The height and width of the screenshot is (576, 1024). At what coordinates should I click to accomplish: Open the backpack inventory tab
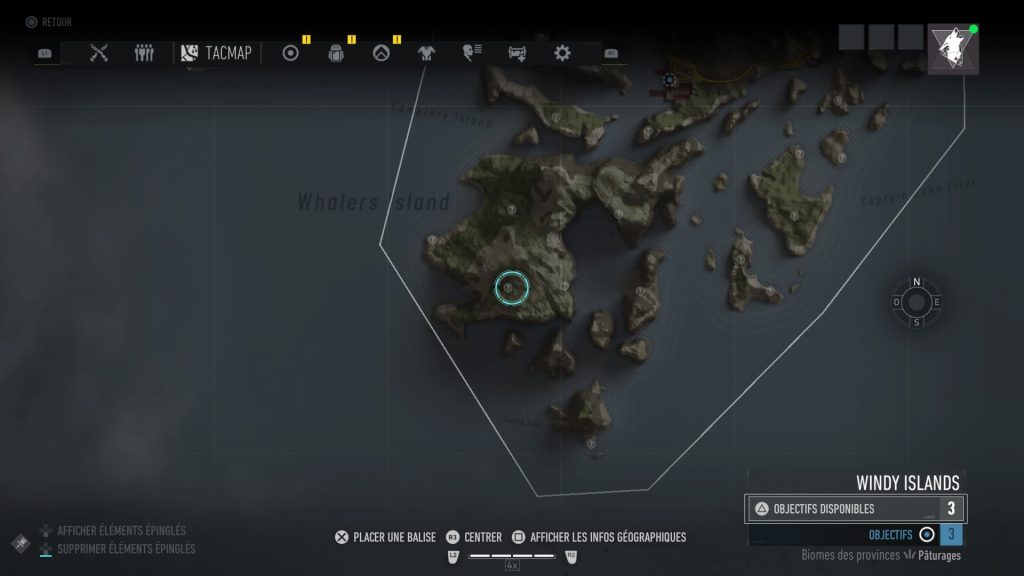[x=336, y=53]
